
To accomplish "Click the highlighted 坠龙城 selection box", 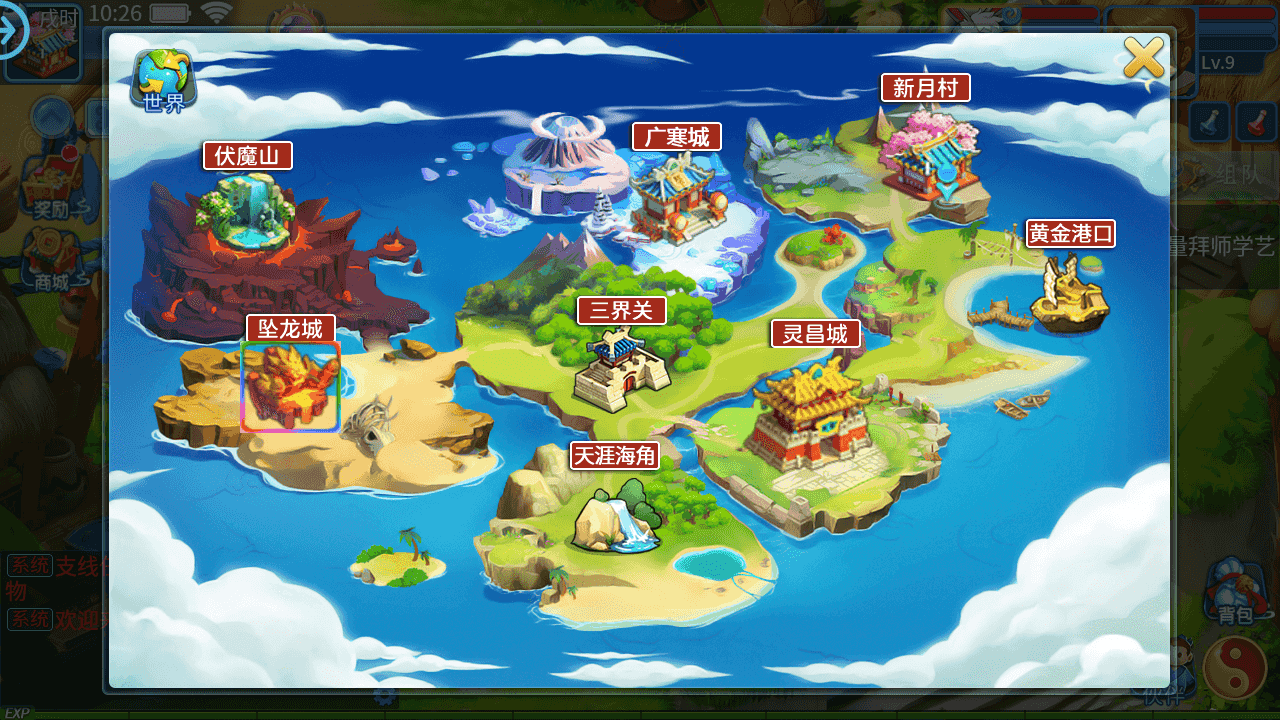I will (x=290, y=385).
